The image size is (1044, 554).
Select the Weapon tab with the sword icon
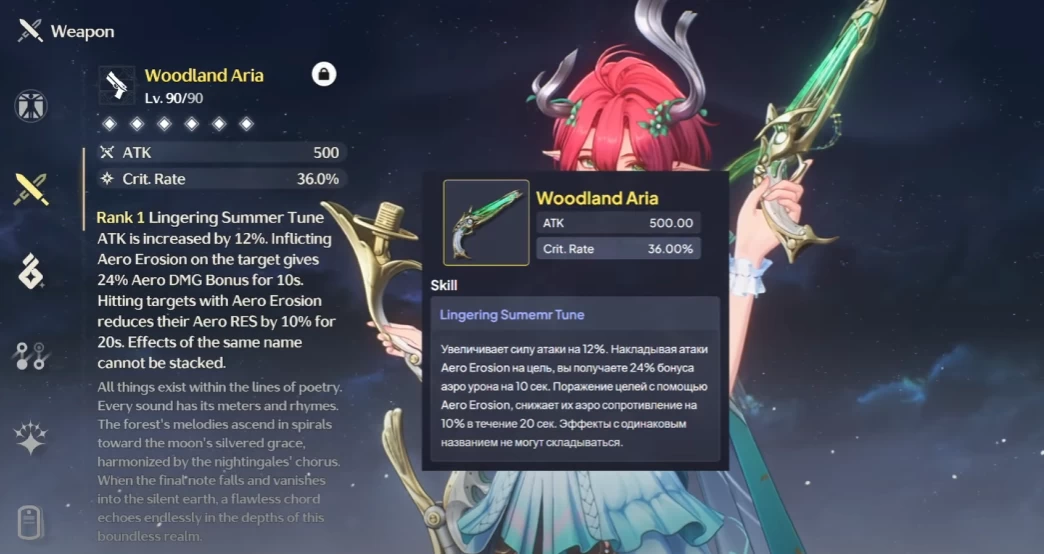tap(31, 189)
